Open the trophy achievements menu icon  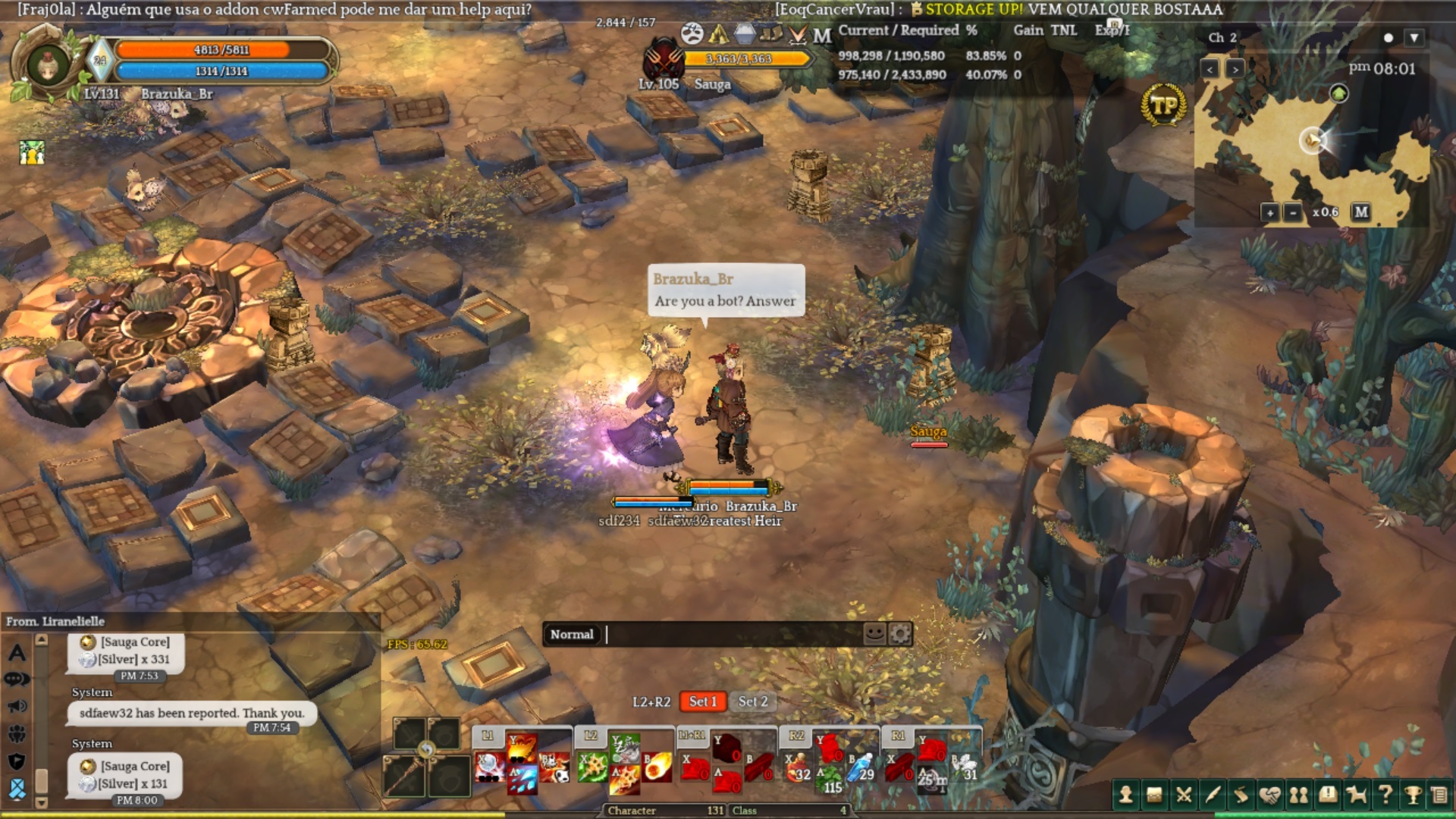[1413, 794]
